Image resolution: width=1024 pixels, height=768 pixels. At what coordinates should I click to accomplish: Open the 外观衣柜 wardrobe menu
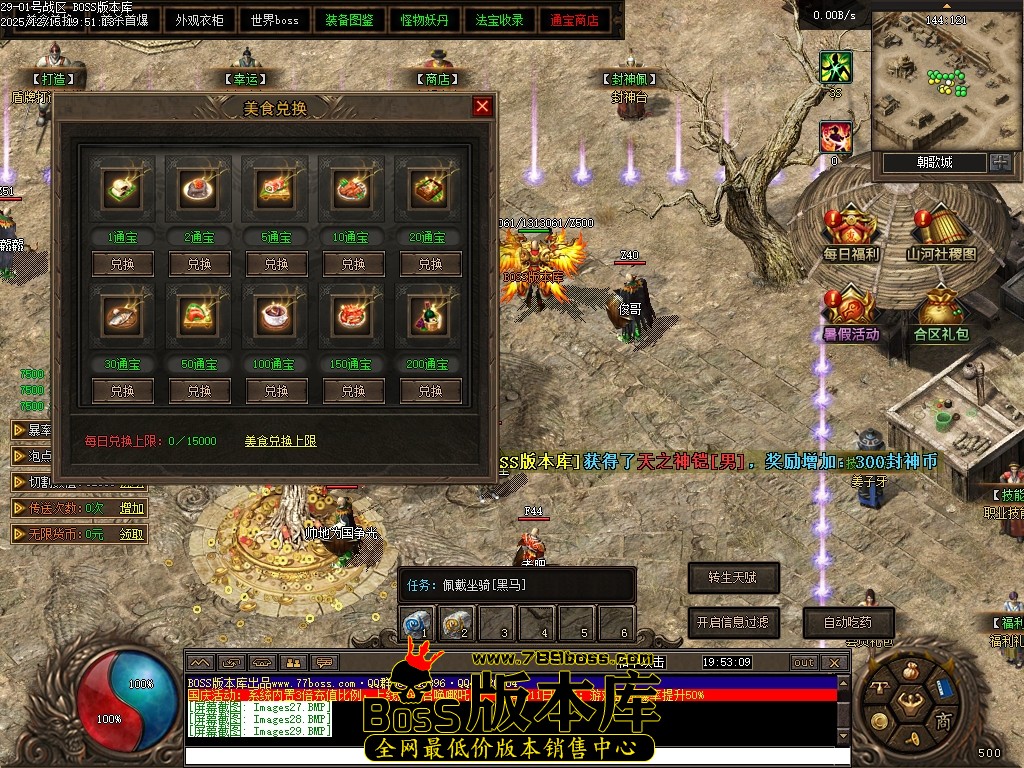200,20
